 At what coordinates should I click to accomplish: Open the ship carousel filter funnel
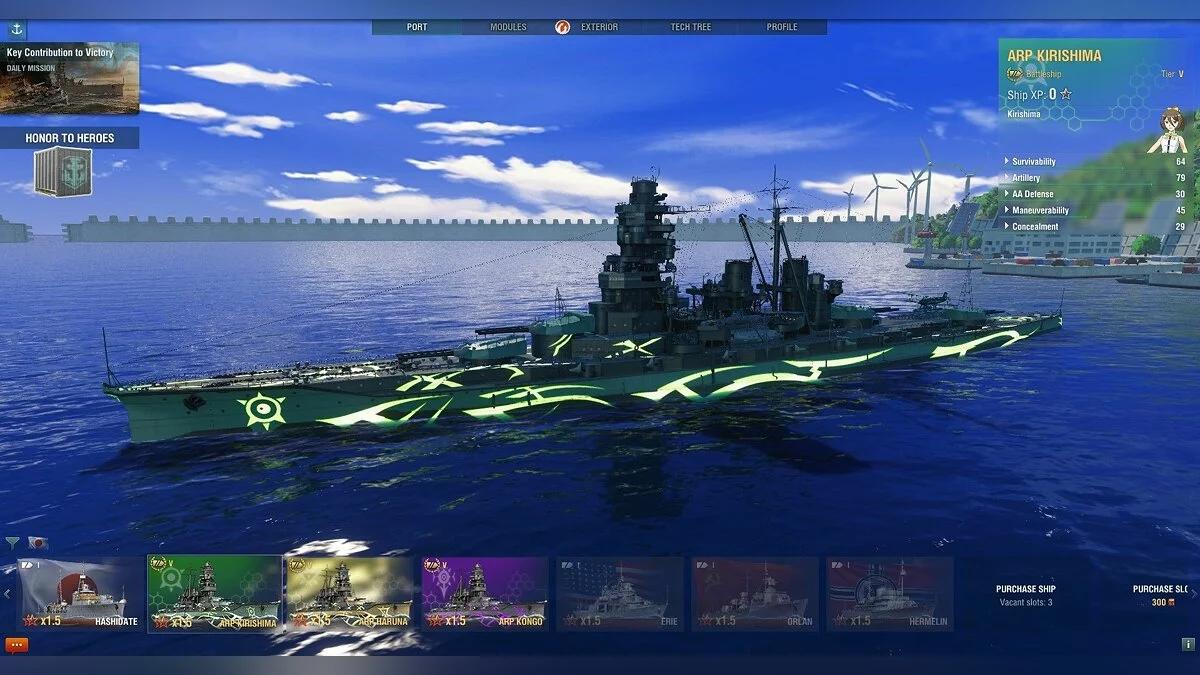[13, 543]
